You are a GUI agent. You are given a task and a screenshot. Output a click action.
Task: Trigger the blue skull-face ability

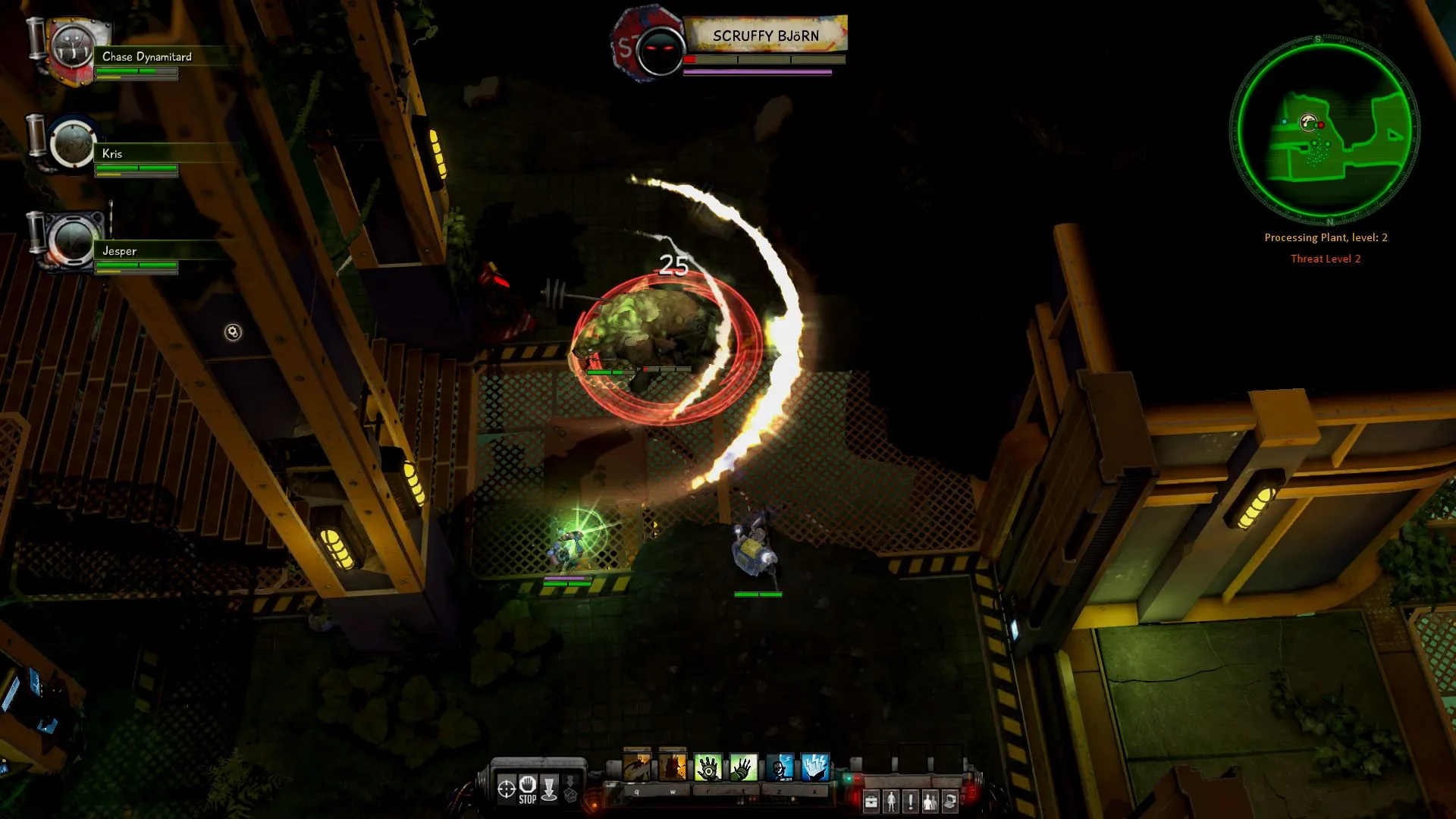(x=780, y=767)
